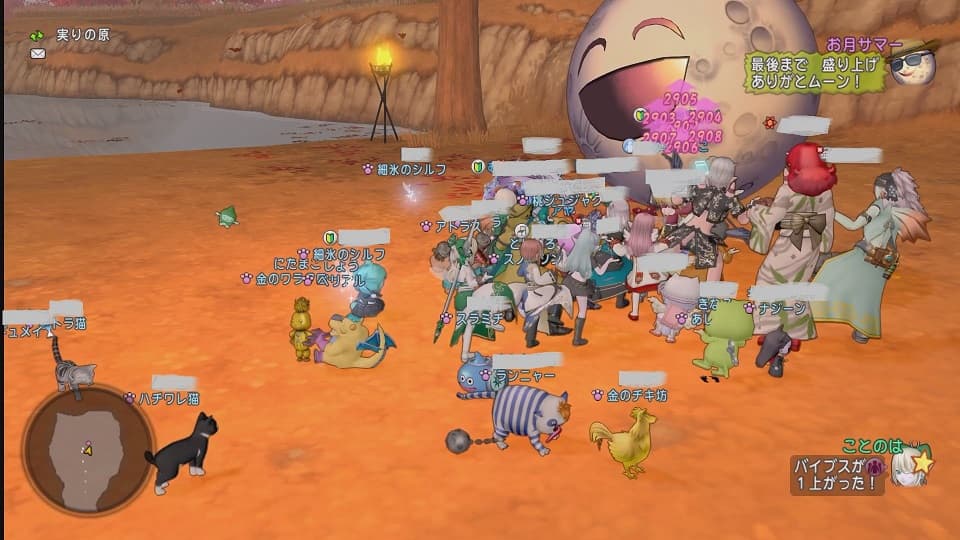
Task: Select the お月サマー chat message bubble
Action: [x=816, y=73]
